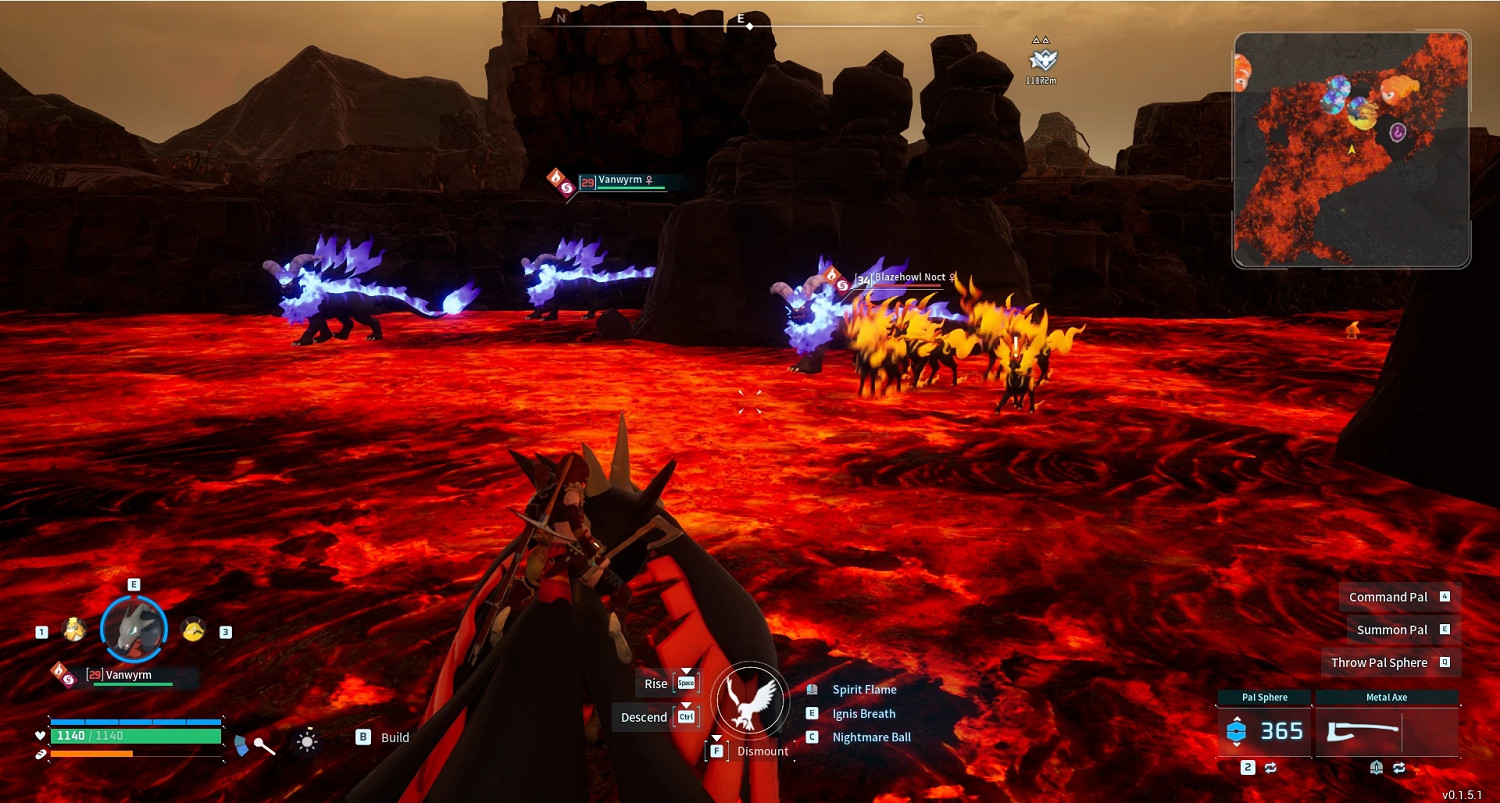Image resolution: width=1500 pixels, height=803 pixels.
Task: Open the minimap in the corner
Action: click(1351, 150)
